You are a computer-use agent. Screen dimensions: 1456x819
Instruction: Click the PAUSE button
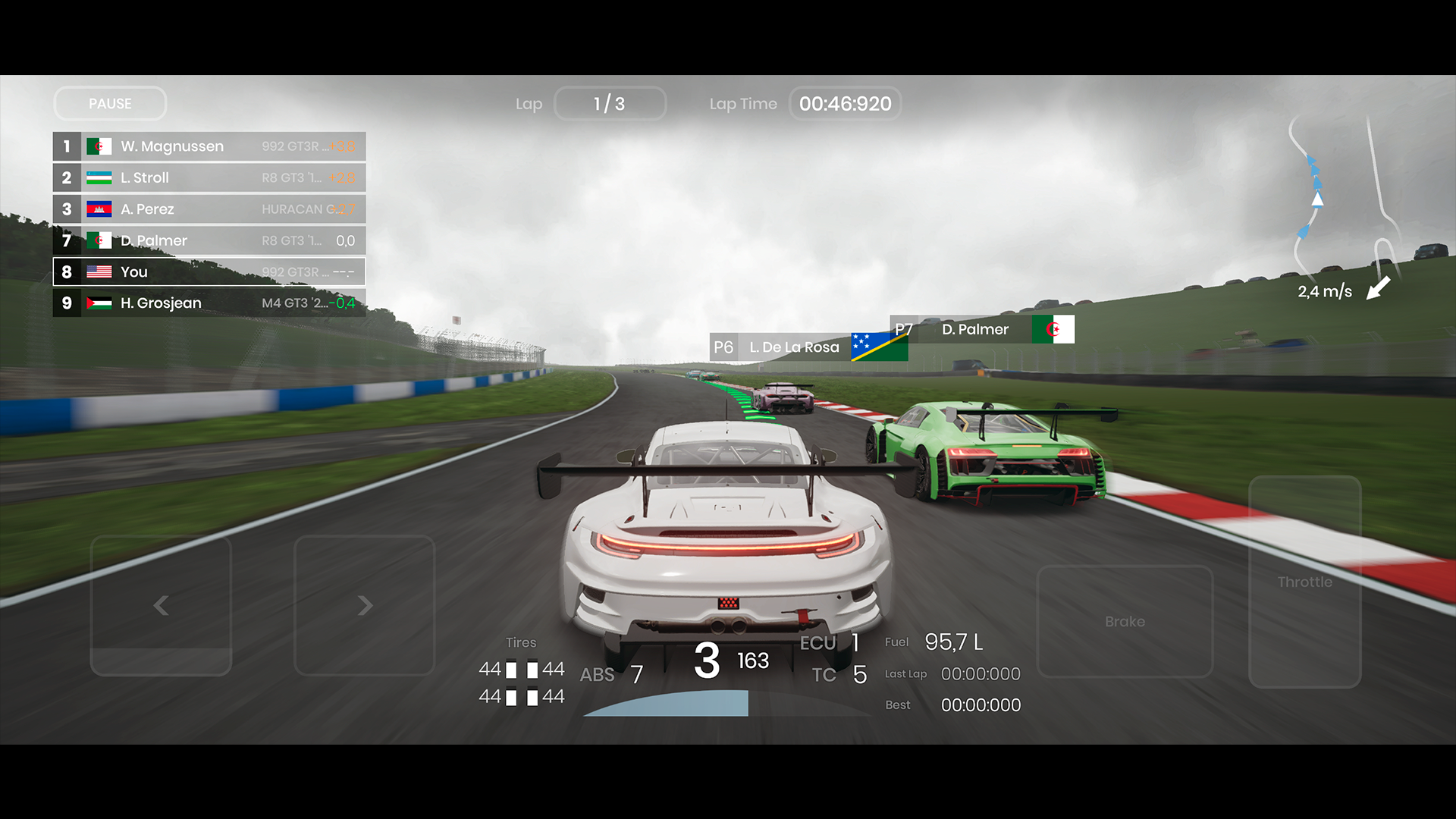tap(110, 104)
